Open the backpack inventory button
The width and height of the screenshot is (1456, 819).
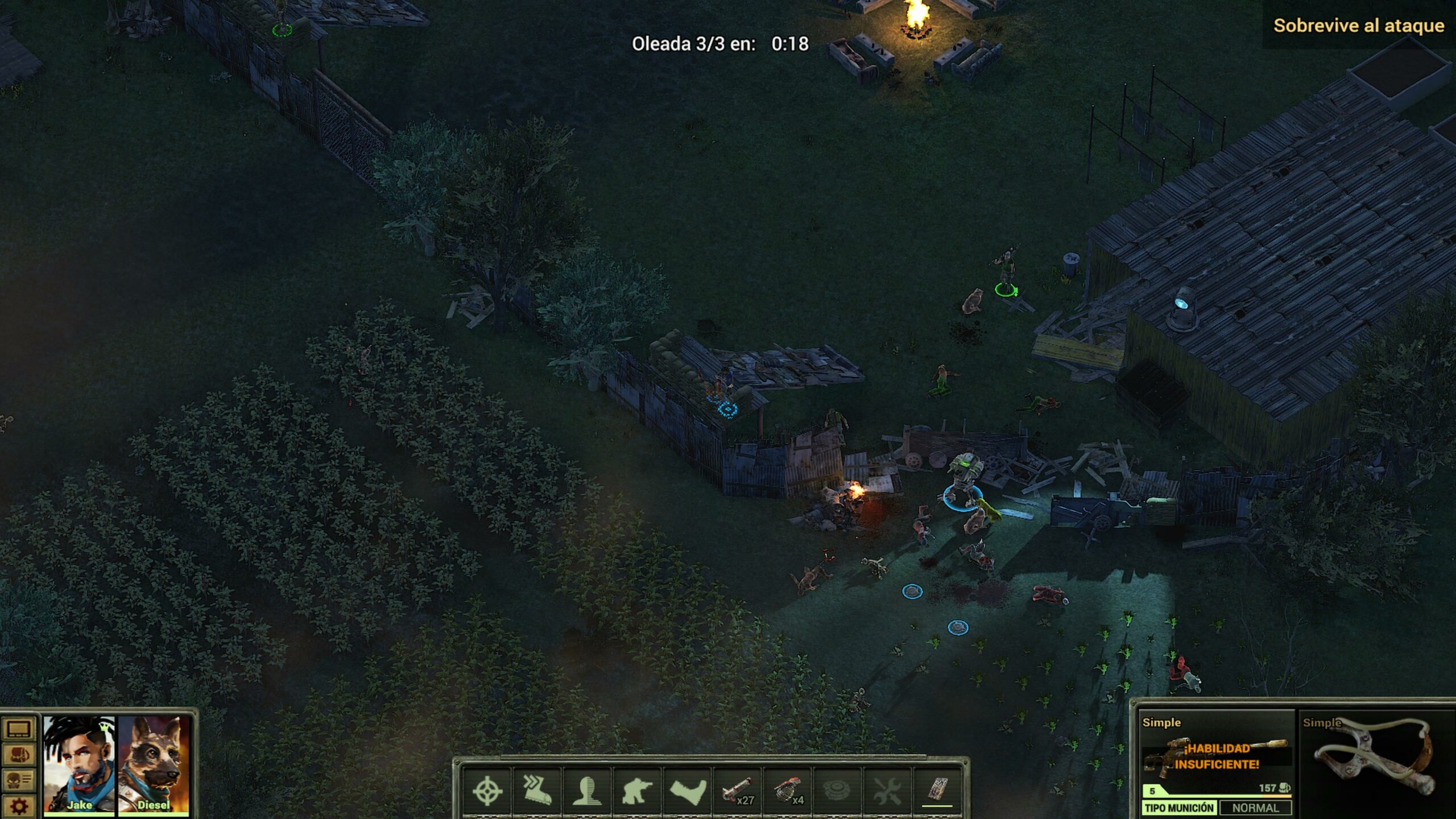pyautogui.click(x=19, y=755)
